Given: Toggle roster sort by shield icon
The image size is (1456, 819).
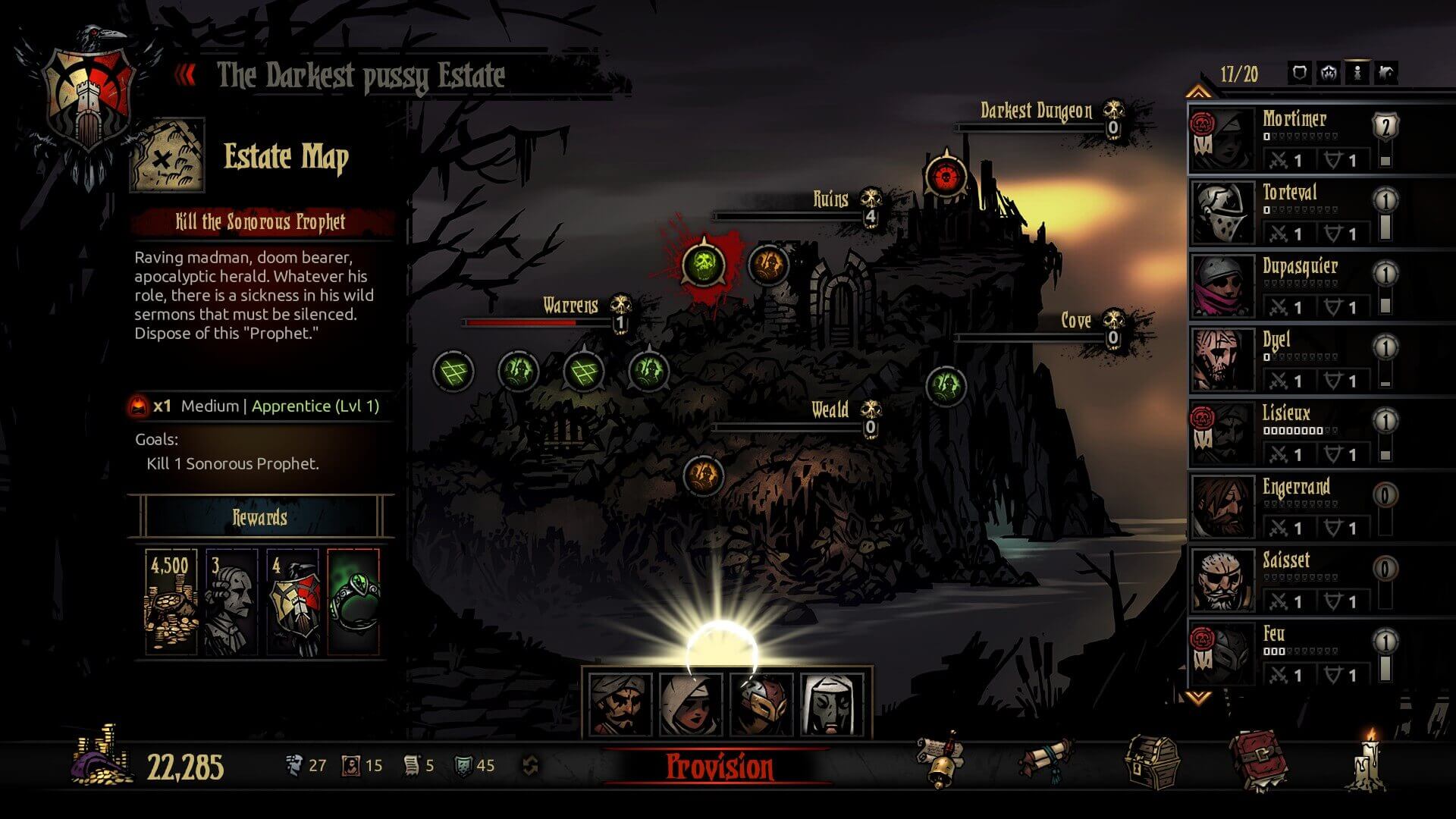Looking at the screenshot, I should pyautogui.click(x=1298, y=74).
